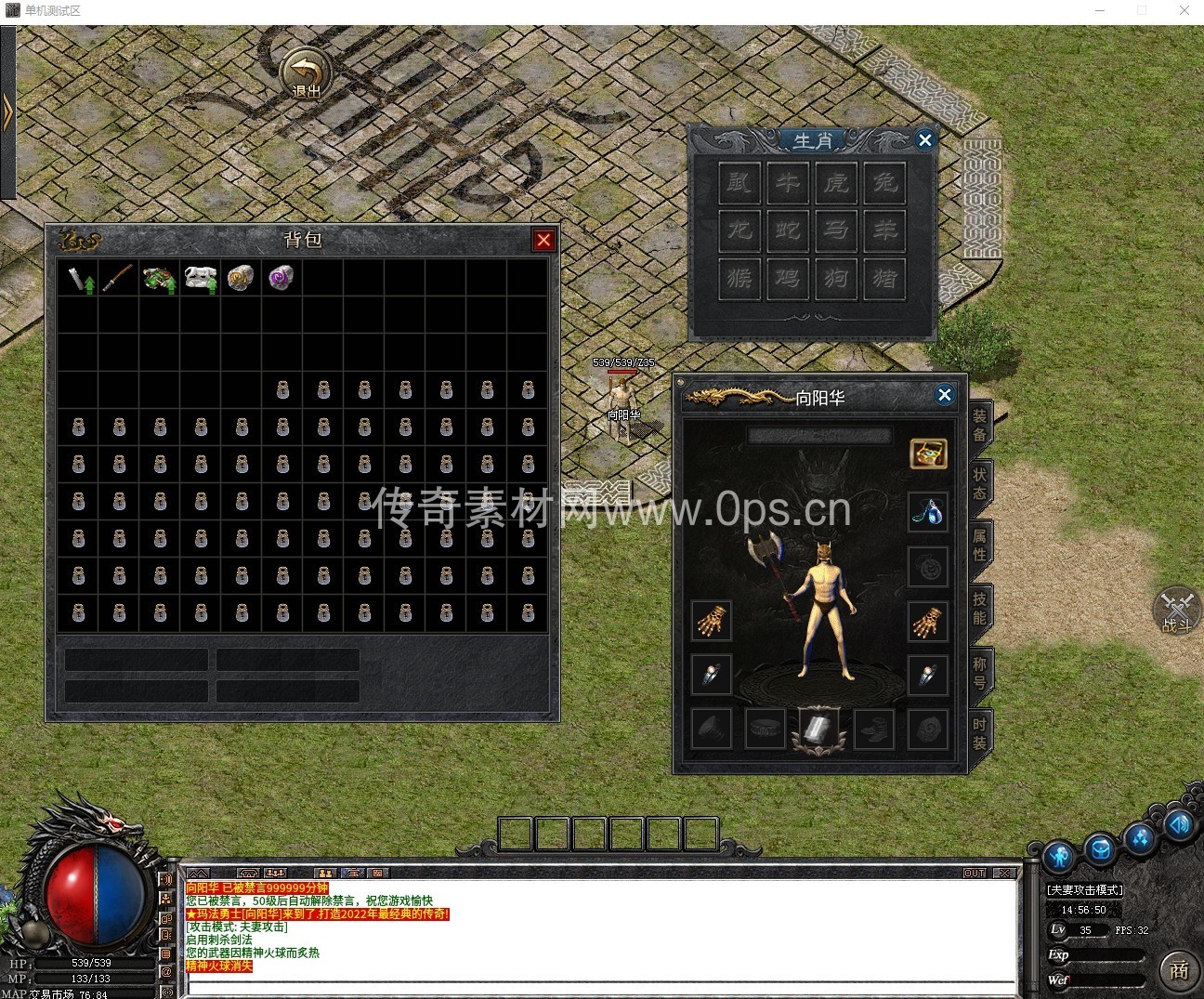Screen dimensions: 1204x999
Task: Open the golden treasure chest icon
Action: tap(927, 453)
